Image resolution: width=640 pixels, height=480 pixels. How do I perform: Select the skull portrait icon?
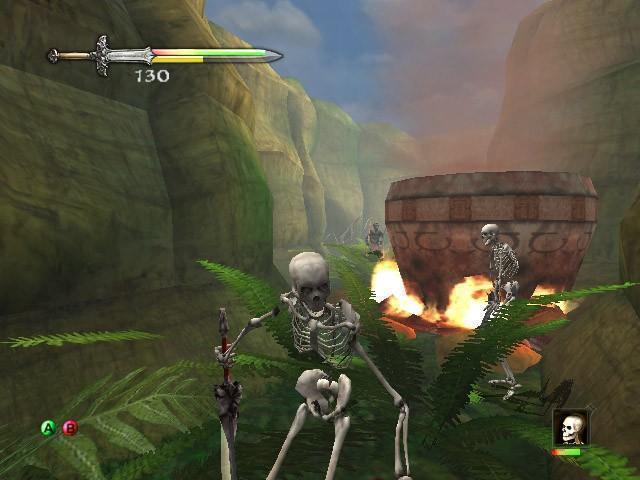pyautogui.click(x=569, y=428)
